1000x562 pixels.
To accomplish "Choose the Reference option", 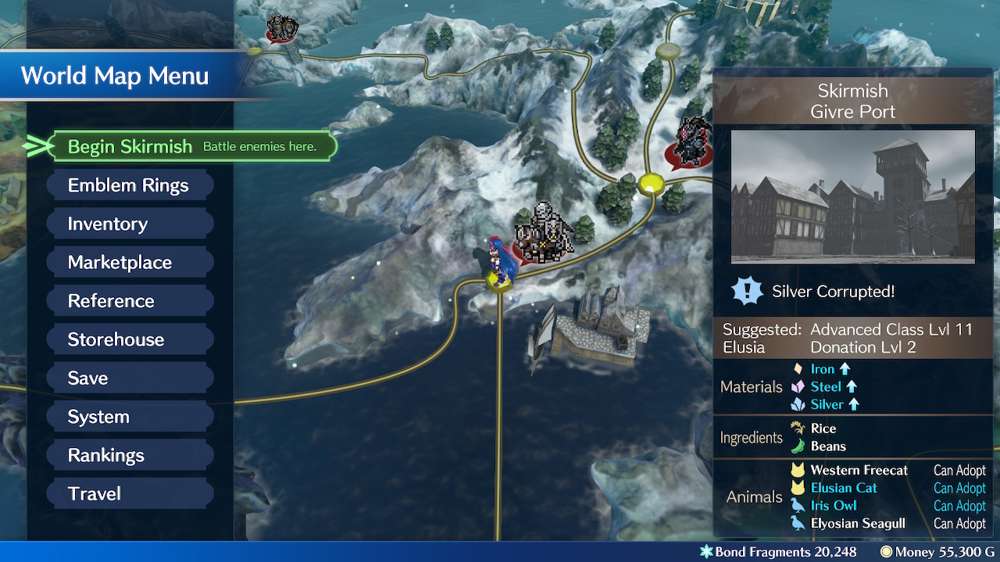I will pos(128,301).
